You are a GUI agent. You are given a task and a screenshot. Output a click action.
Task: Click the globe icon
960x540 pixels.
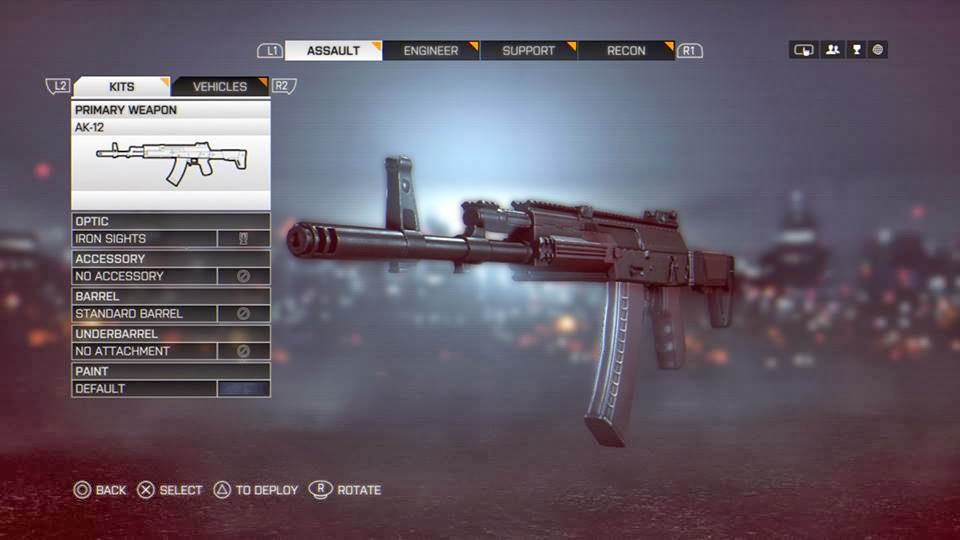[877, 50]
